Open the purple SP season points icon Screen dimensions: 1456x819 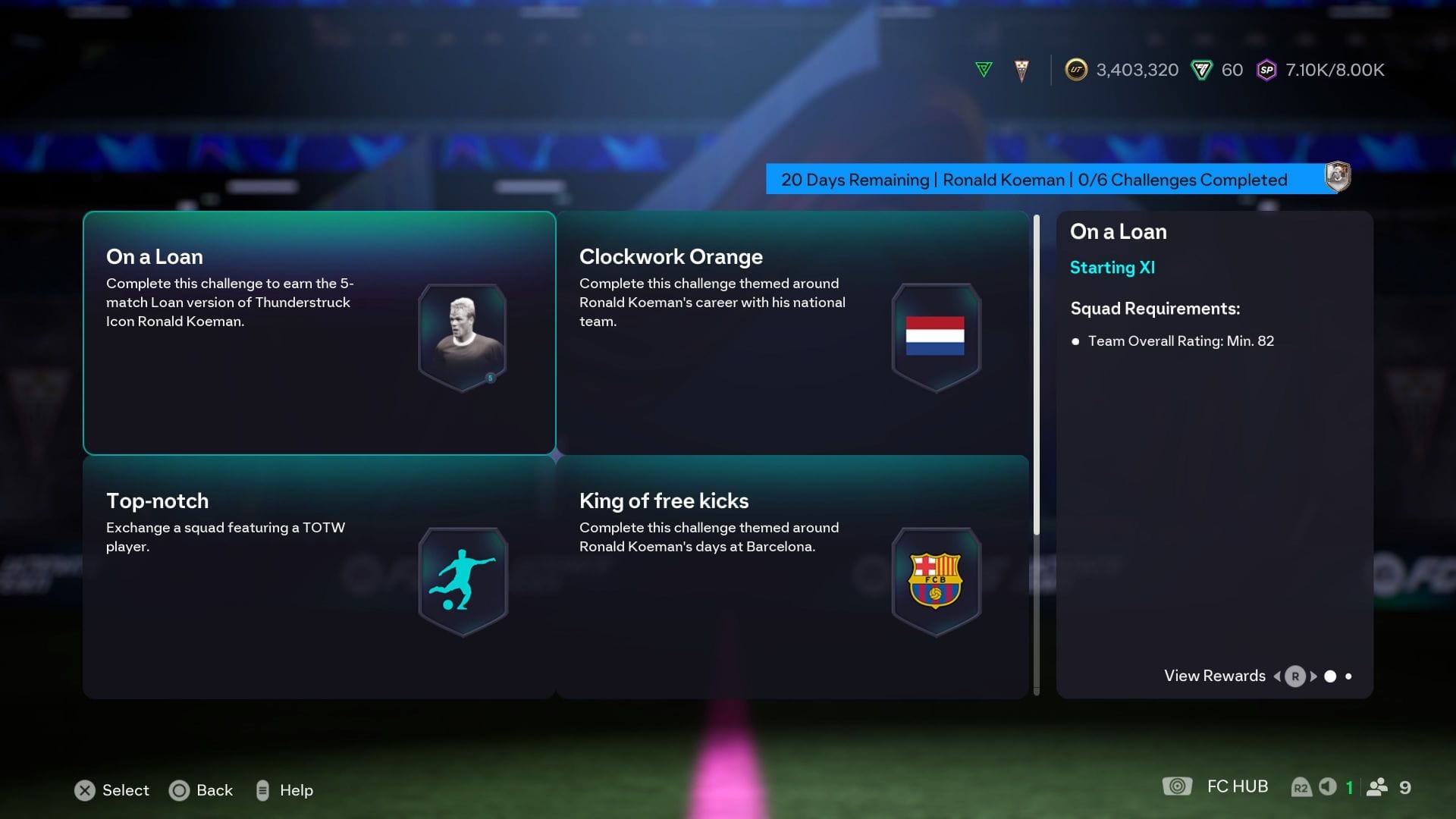1265,69
